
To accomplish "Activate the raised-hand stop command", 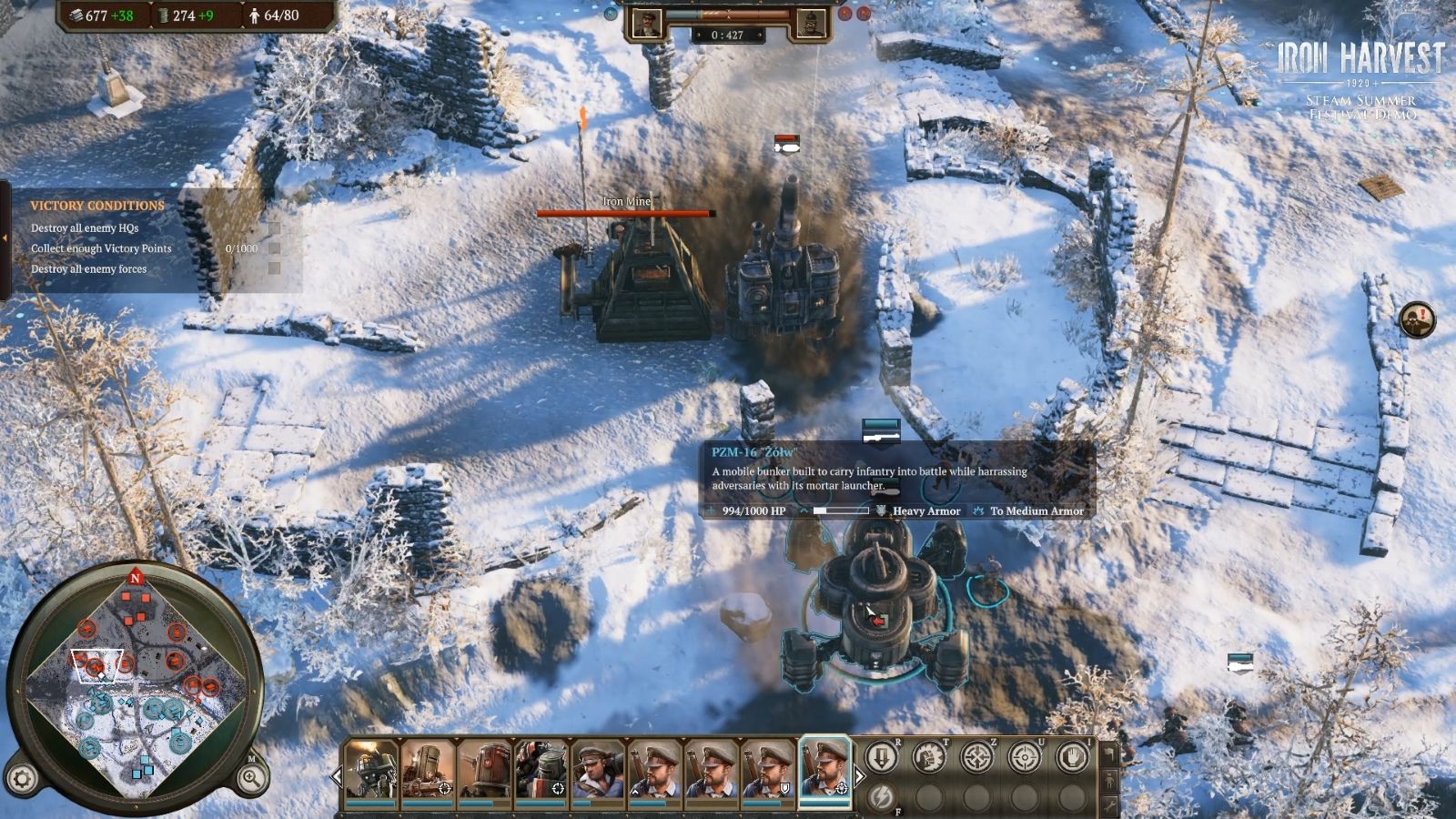I will pyautogui.click(x=1071, y=757).
